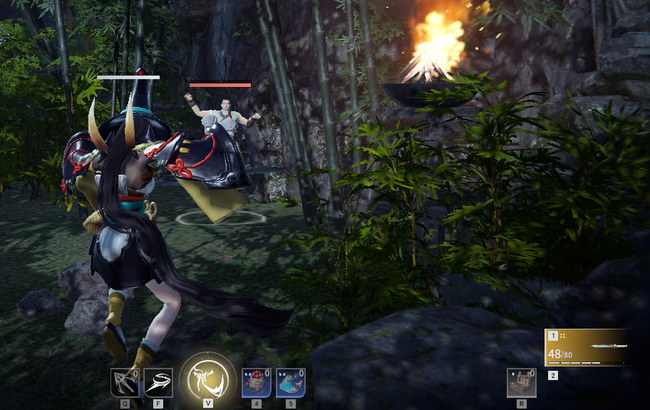
Task: Use the blue pouch consumable item
Action: pos(290,382)
